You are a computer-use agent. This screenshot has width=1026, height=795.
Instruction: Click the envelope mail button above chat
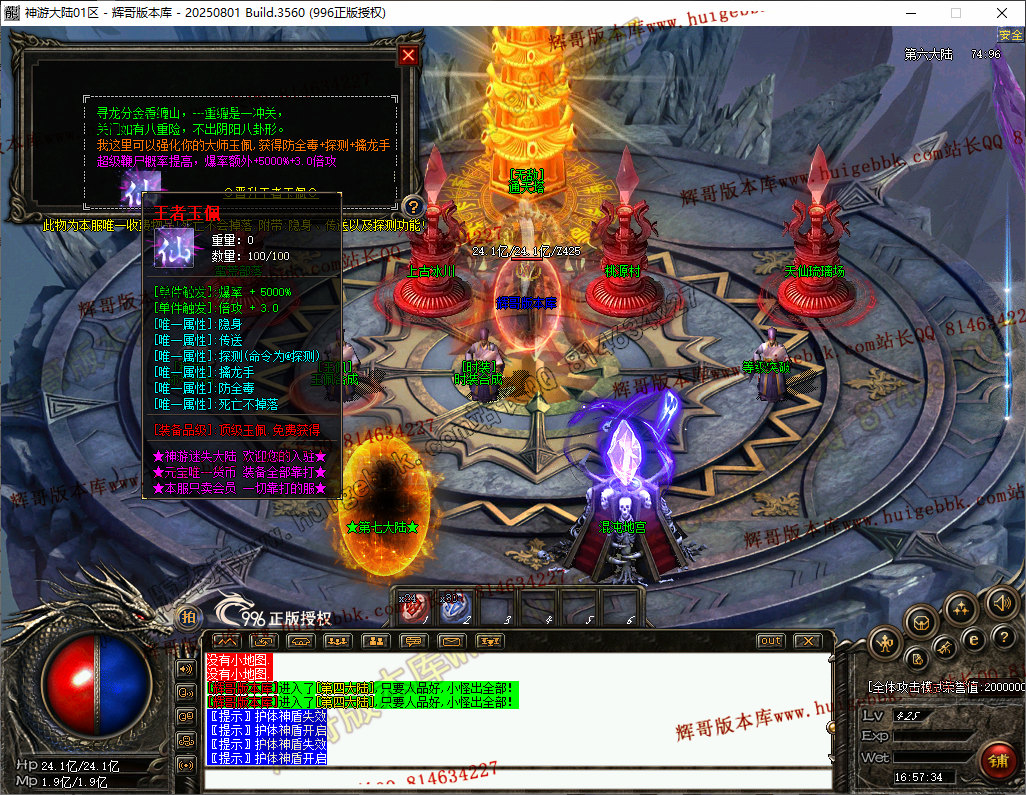tap(452, 641)
